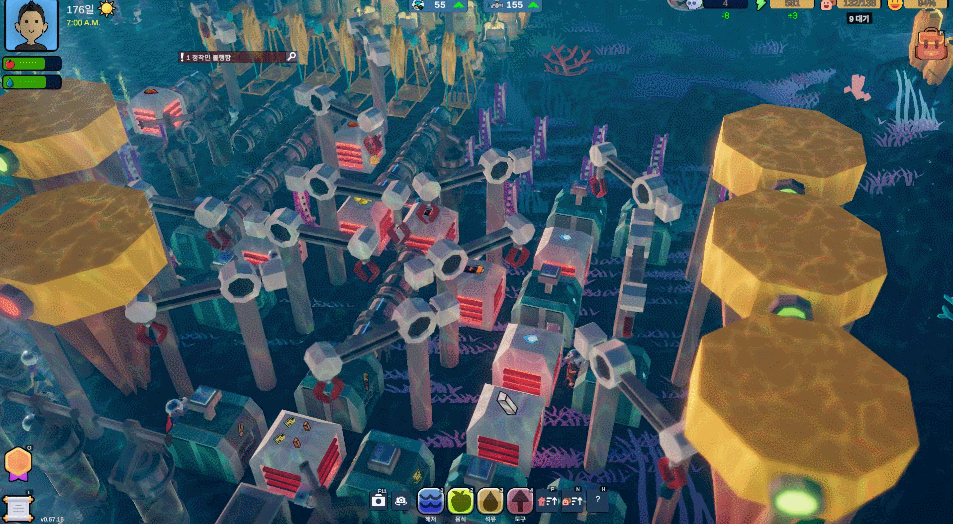
Task: Open the settler population pig icon
Action: [x=828, y=4]
